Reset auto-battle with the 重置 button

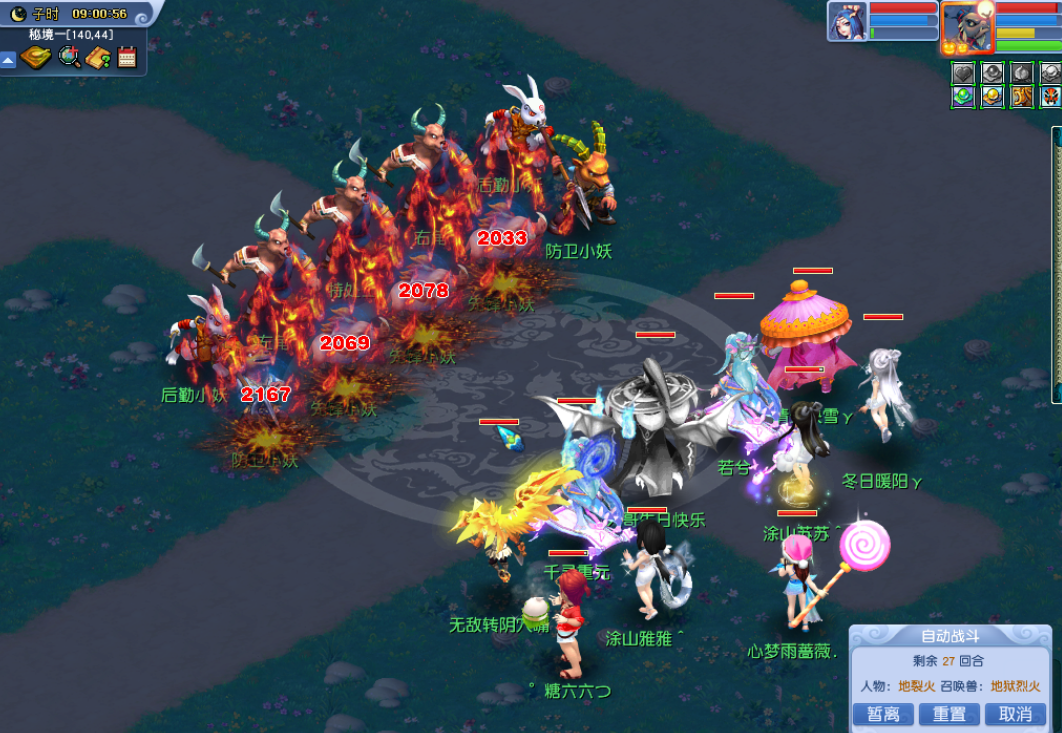(x=949, y=714)
